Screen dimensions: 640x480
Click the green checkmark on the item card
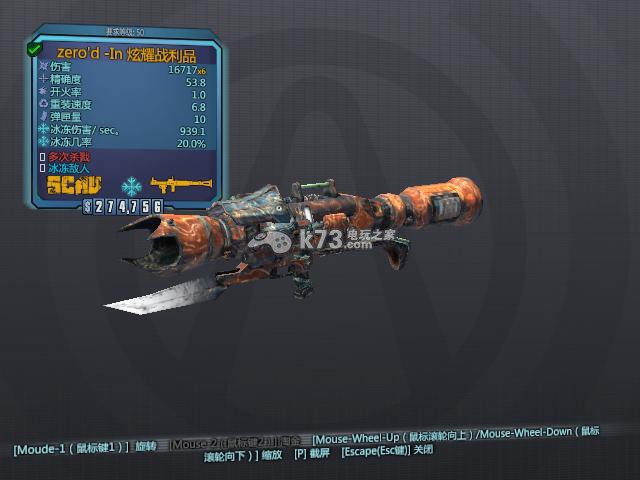click(35, 48)
